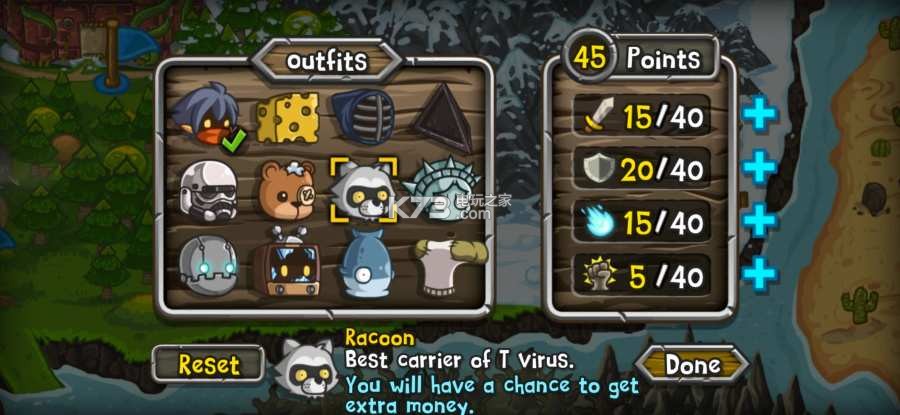Choose the teddy bear outfit

click(287, 187)
